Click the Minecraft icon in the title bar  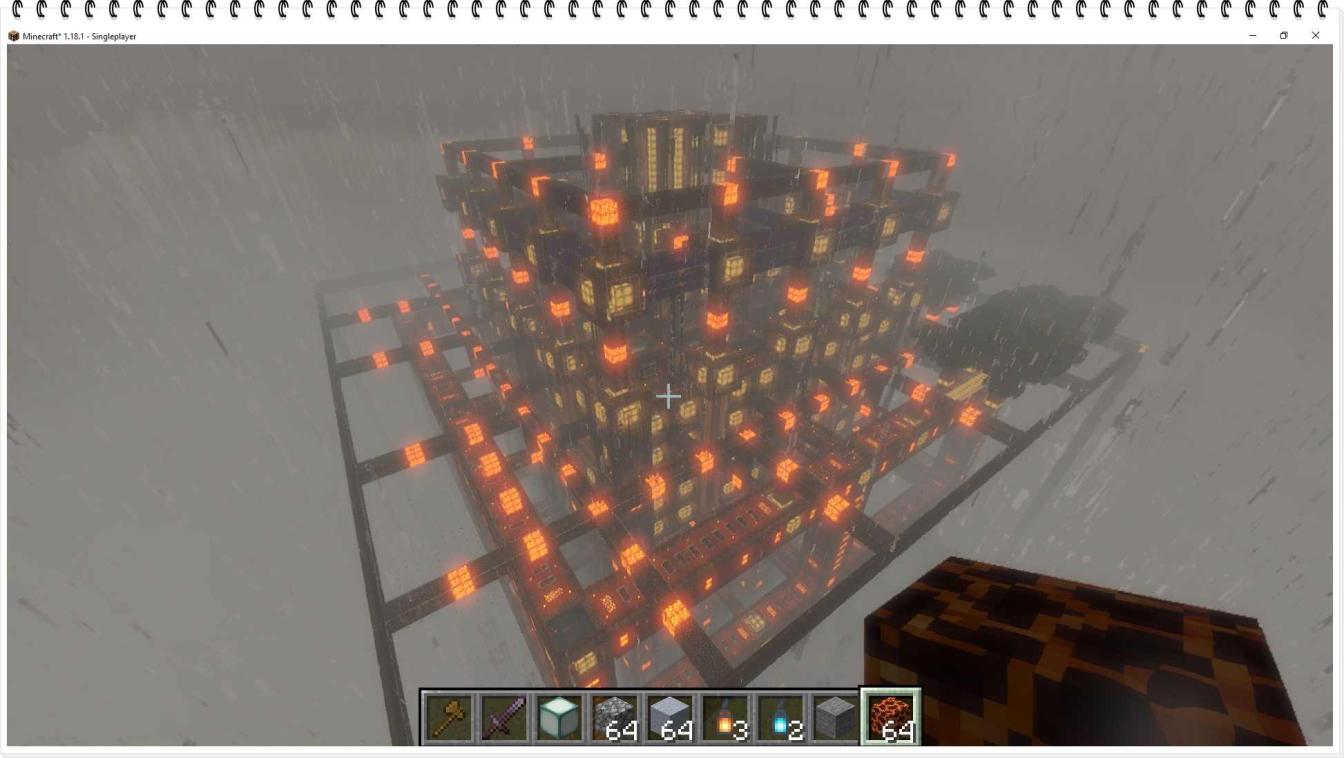pos(14,36)
